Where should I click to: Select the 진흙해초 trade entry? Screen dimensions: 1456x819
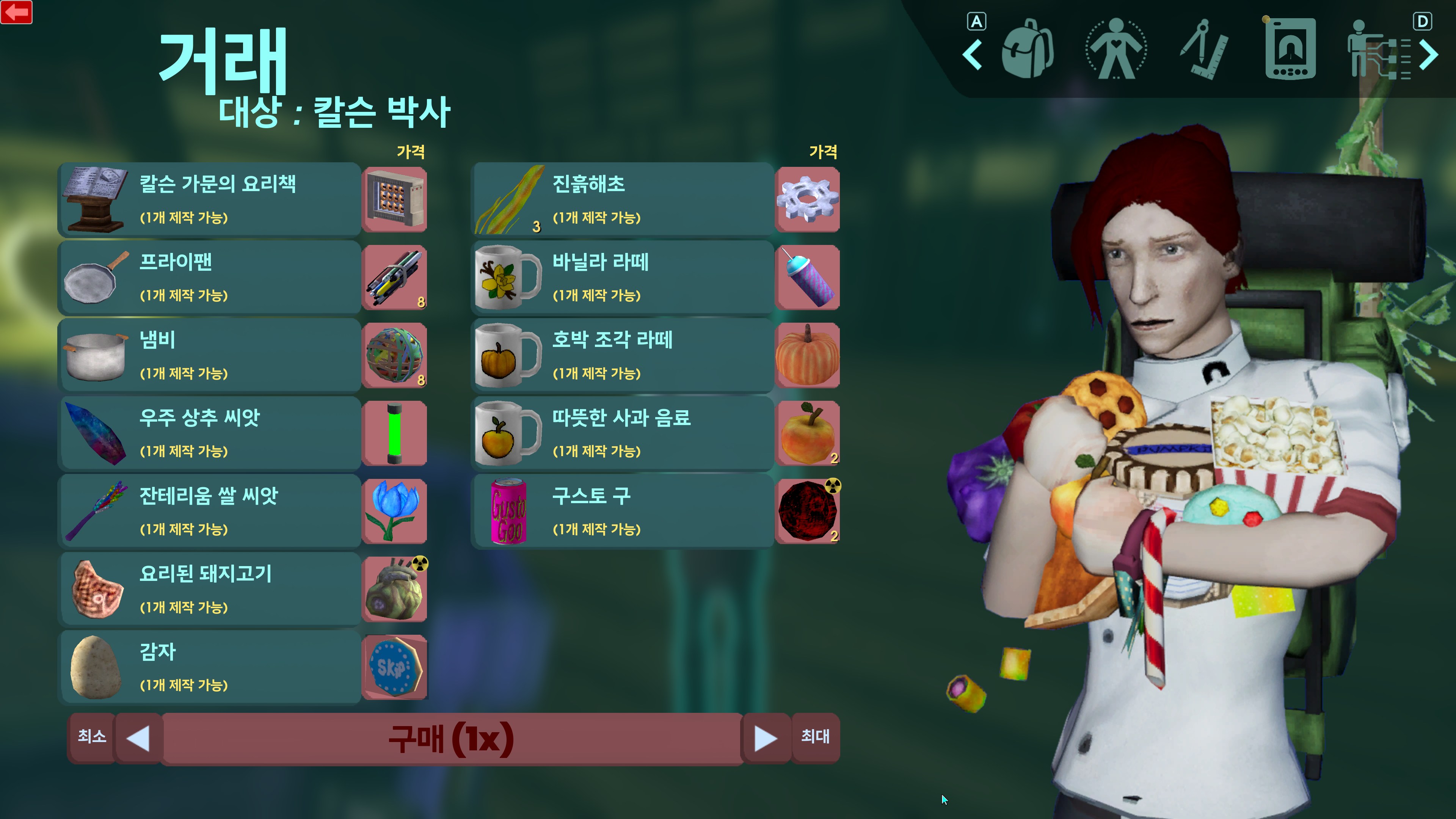[x=622, y=199]
